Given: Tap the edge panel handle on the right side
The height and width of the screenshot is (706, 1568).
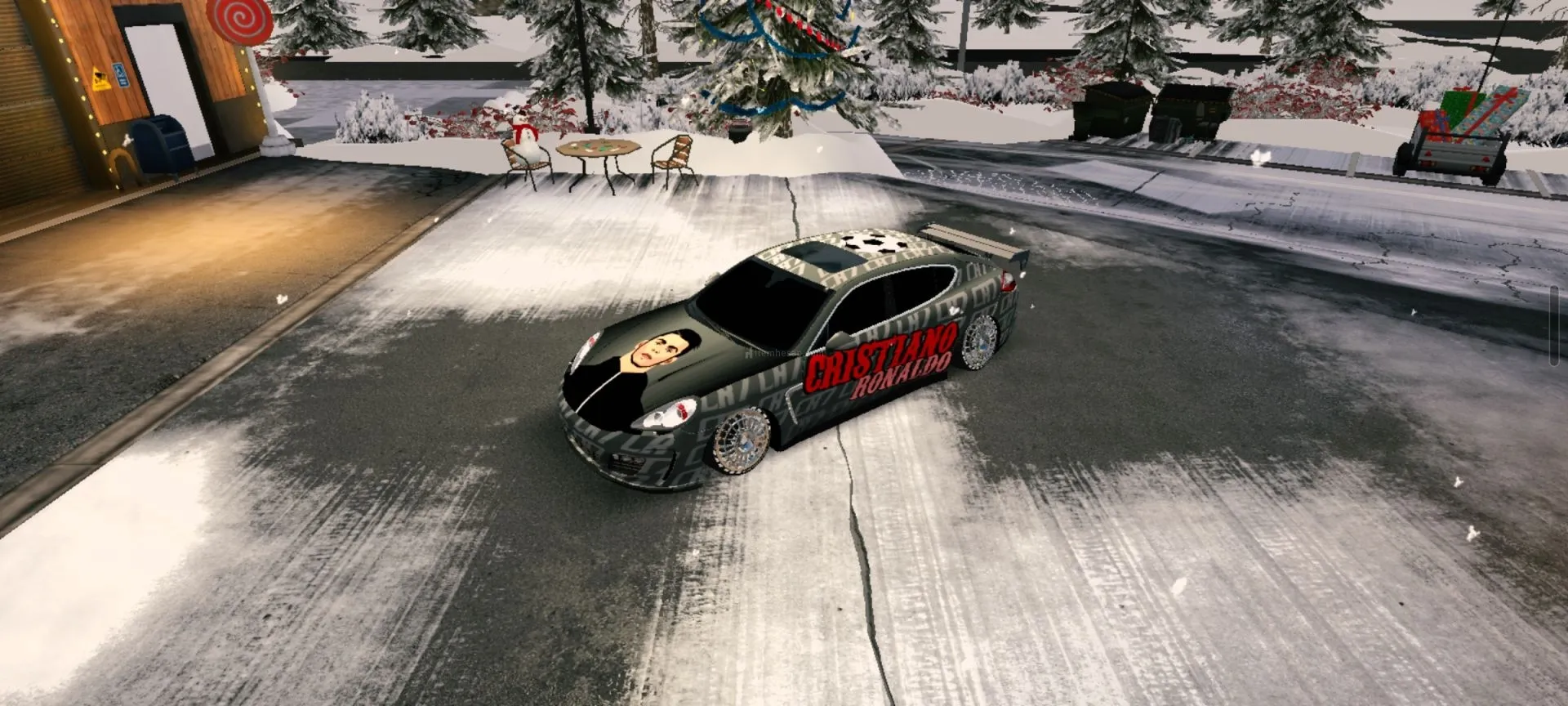Looking at the screenshot, I should [1554, 326].
